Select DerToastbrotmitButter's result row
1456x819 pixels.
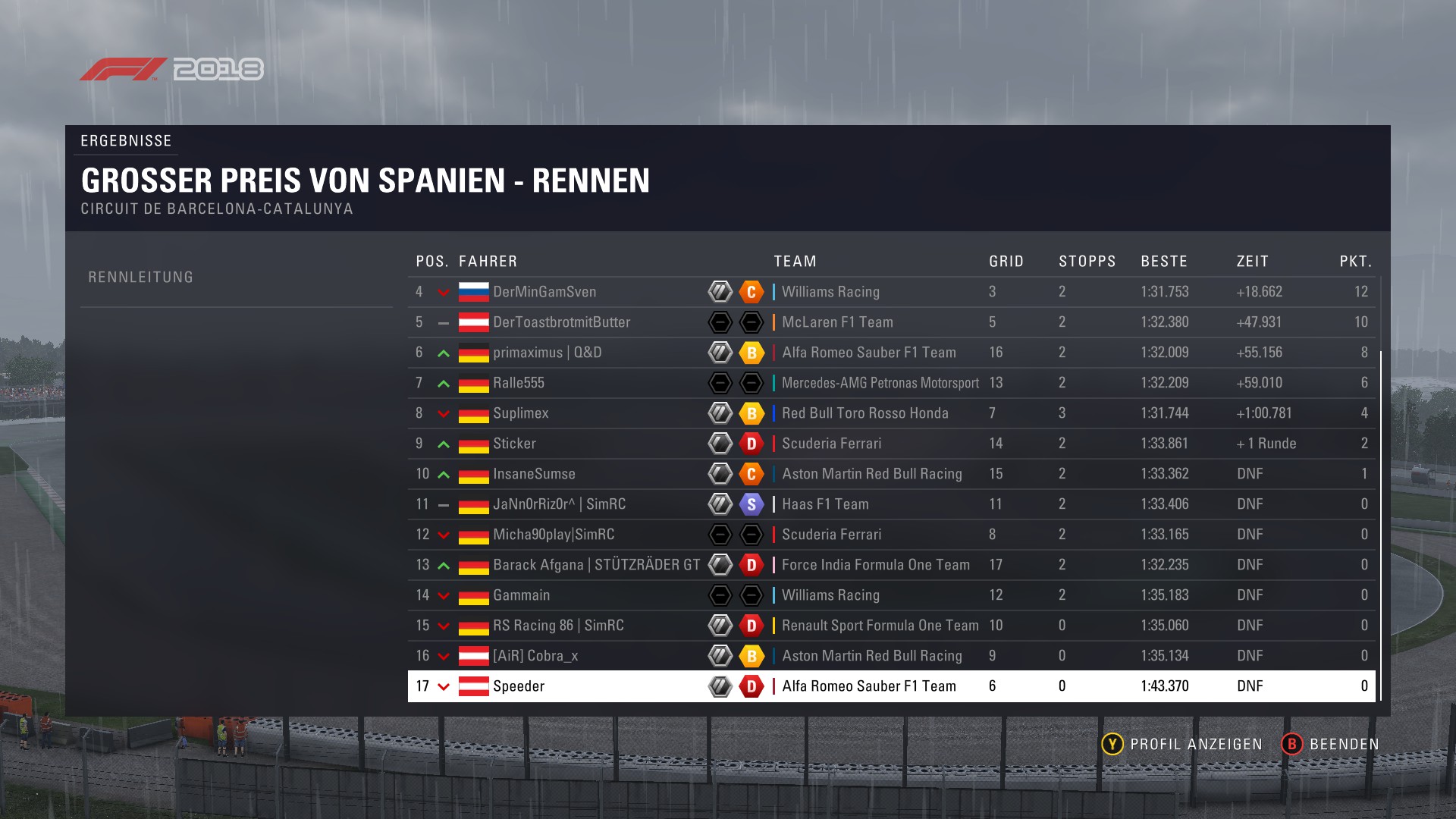[x=561, y=322]
